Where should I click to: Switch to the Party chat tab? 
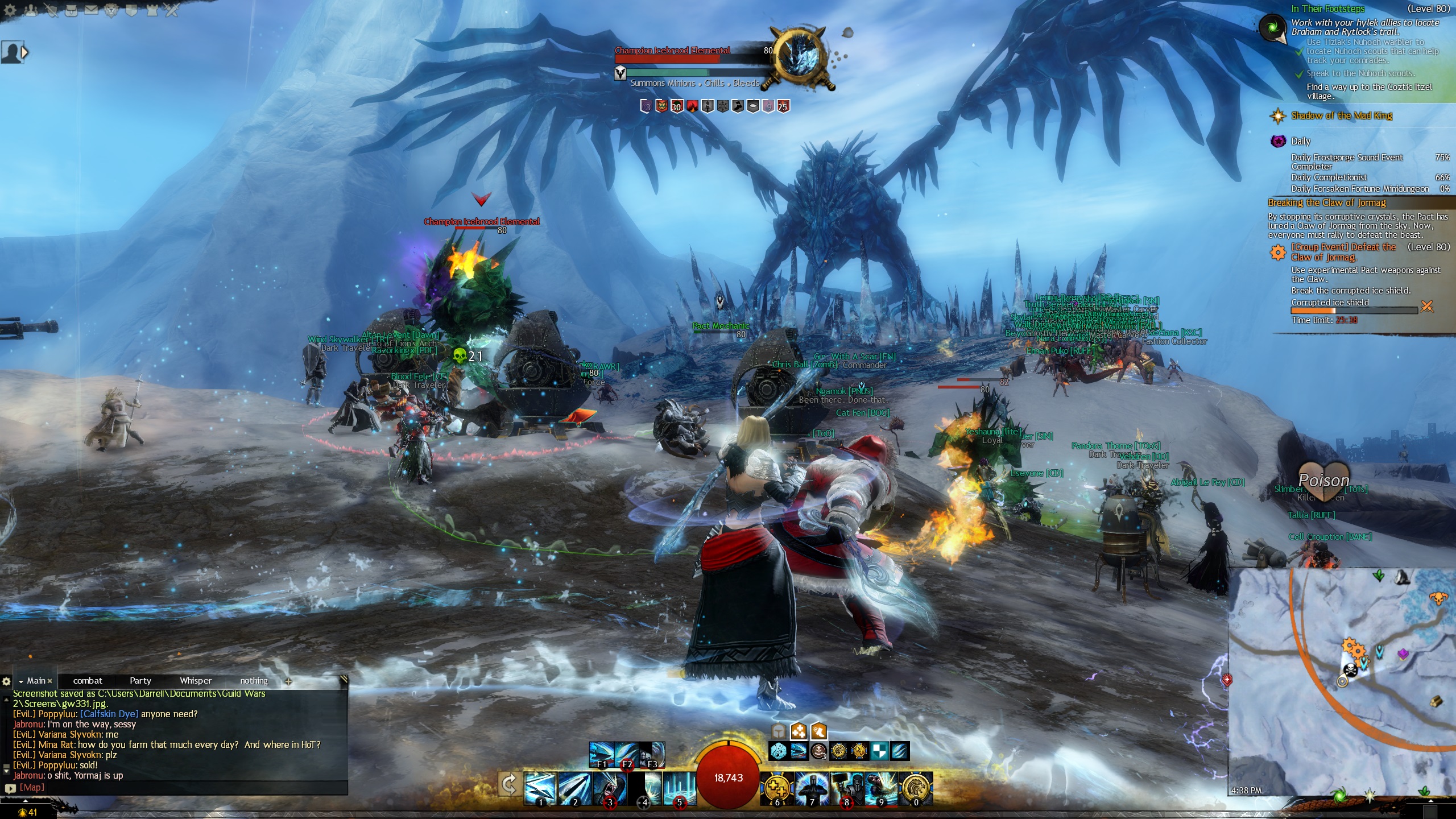(140, 681)
